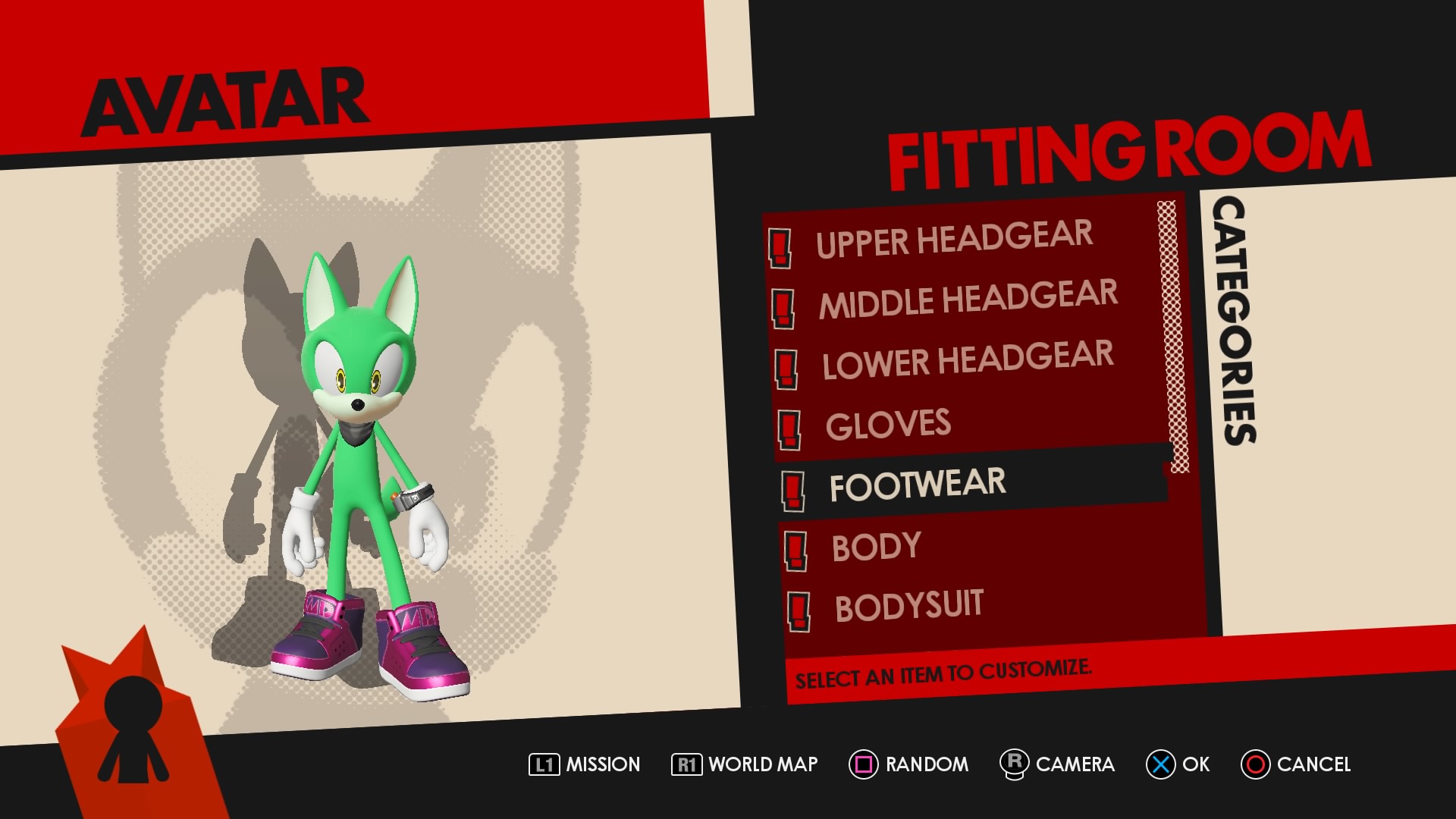The height and width of the screenshot is (819, 1456).
Task: Choose the Lower Headgear category
Action: [968, 359]
